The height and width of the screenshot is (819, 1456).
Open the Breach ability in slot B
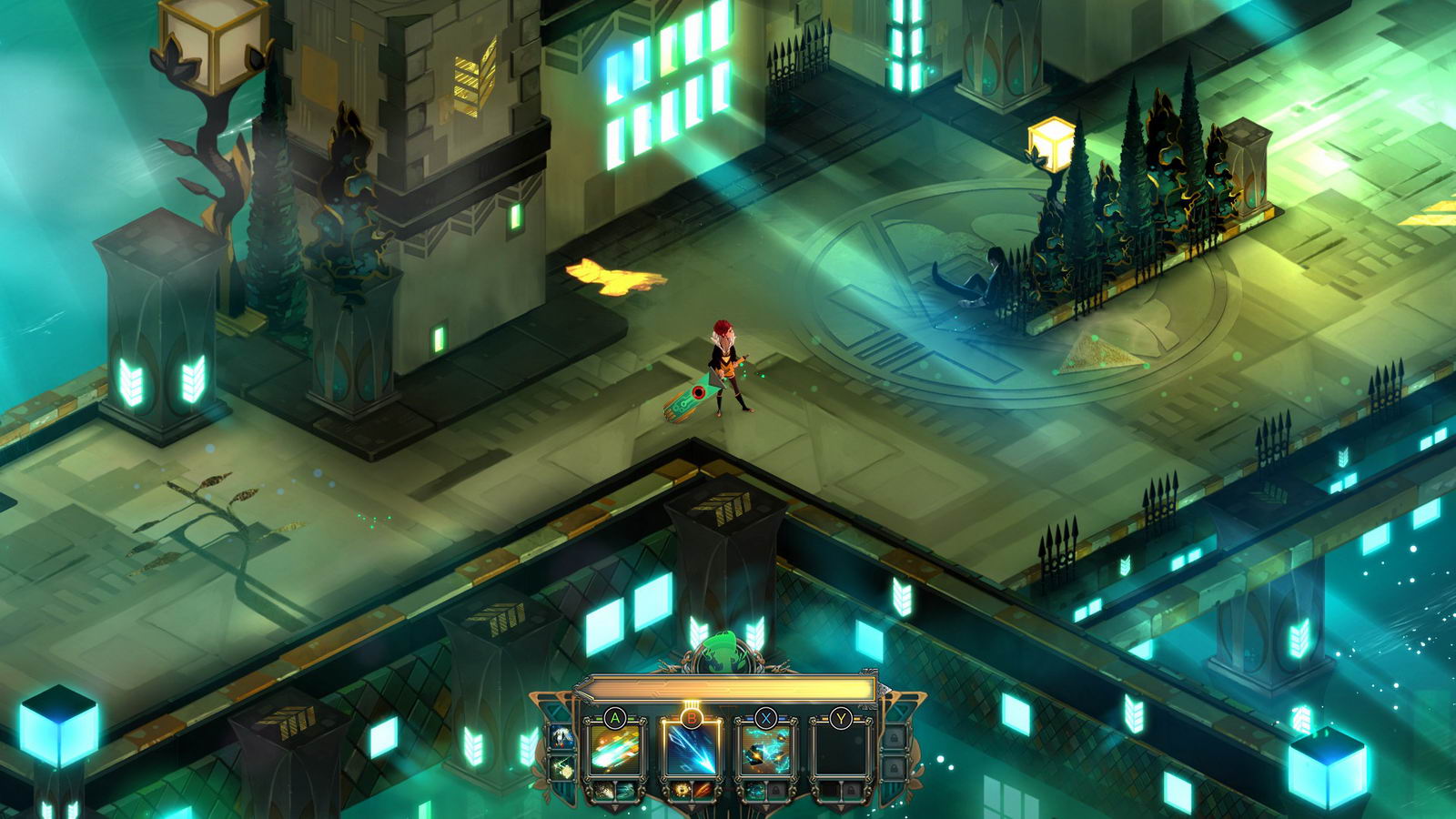(x=692, y=749)
